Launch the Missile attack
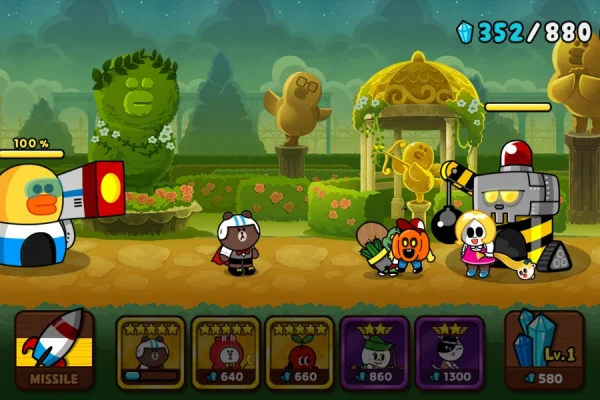Viewport: 600px width, 400px height. (54, 351)
